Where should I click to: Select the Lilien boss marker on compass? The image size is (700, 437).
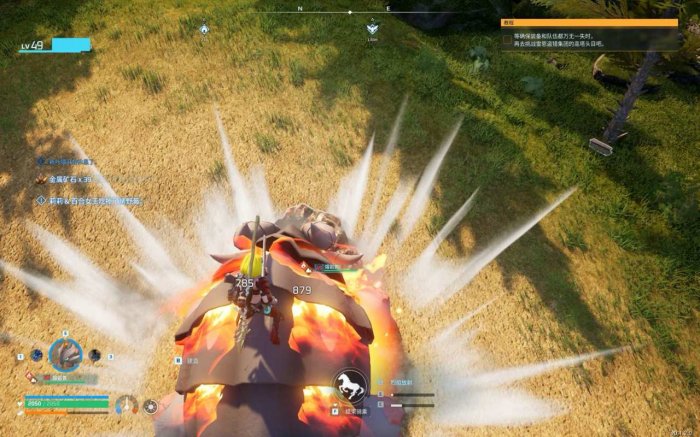373,29
